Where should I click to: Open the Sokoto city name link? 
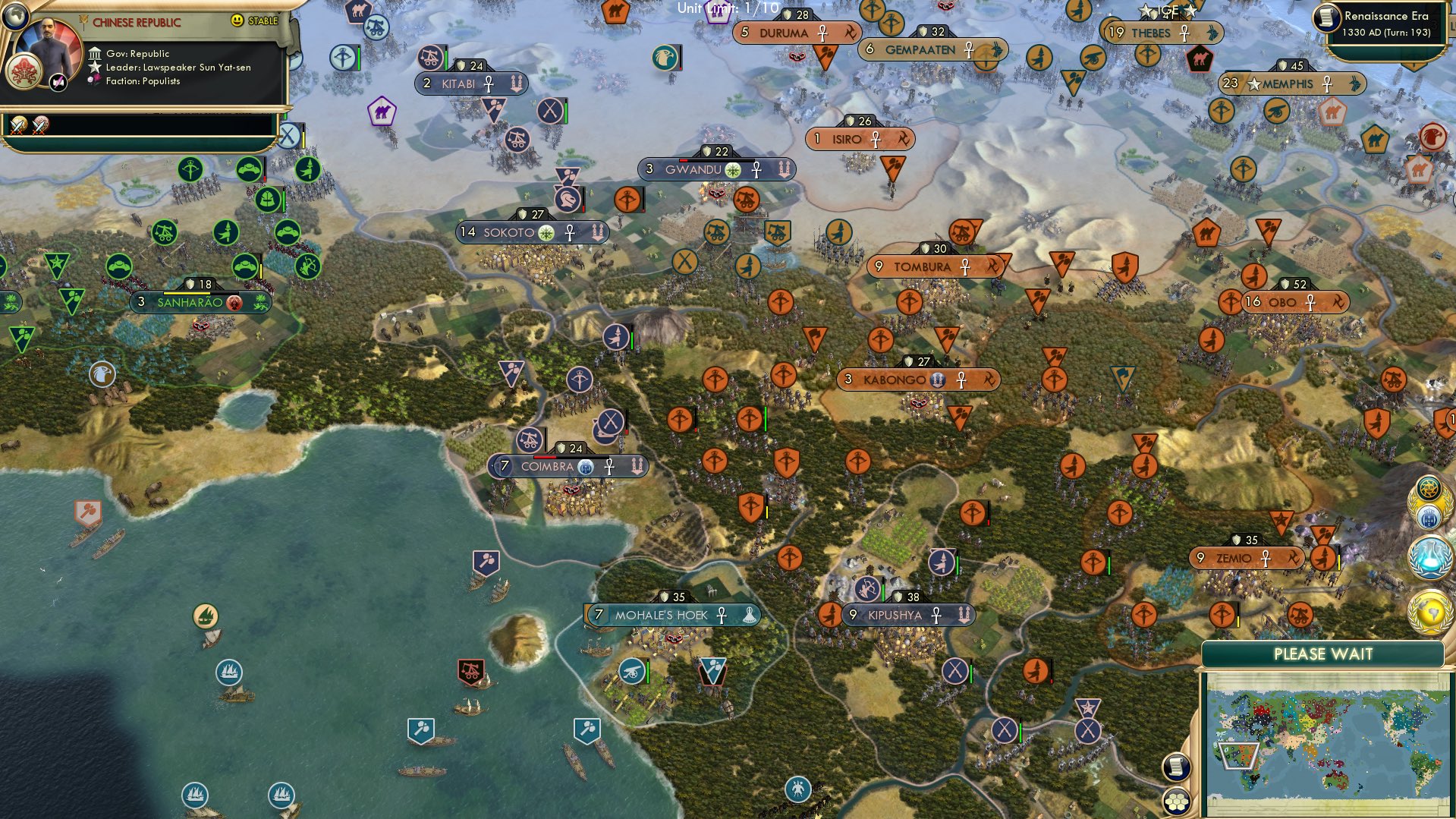click(508, 233)
